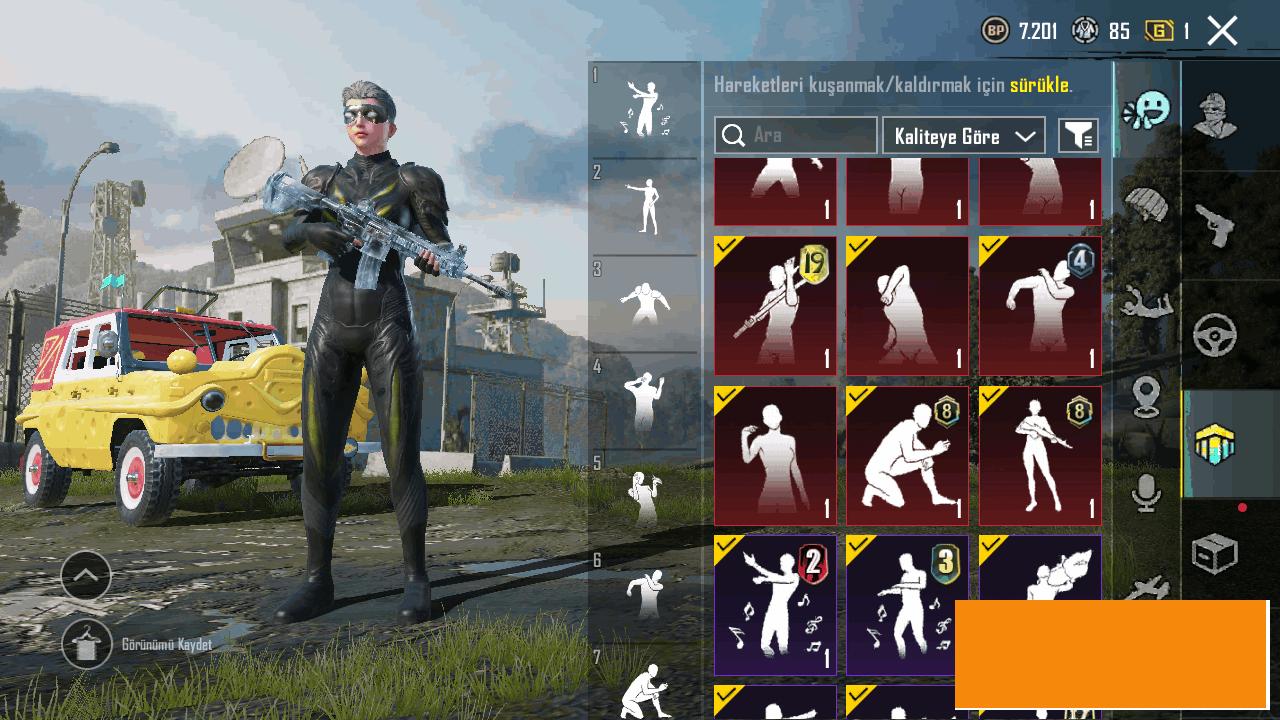Select the kneeling emote with the 8 badge
This screenshot has height=720, width=1280.
907,456
